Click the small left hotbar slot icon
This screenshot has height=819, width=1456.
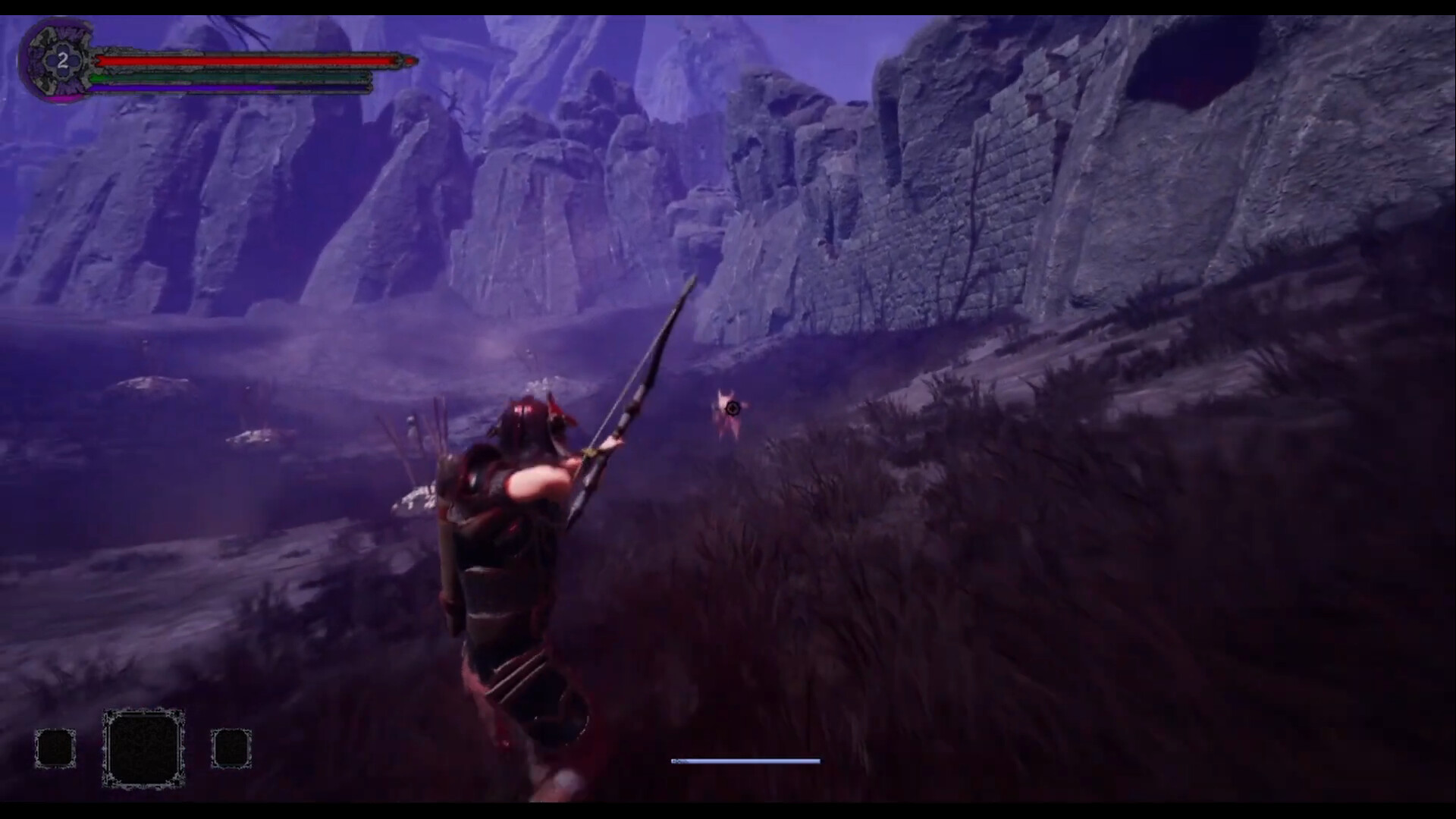pos(55,747)
